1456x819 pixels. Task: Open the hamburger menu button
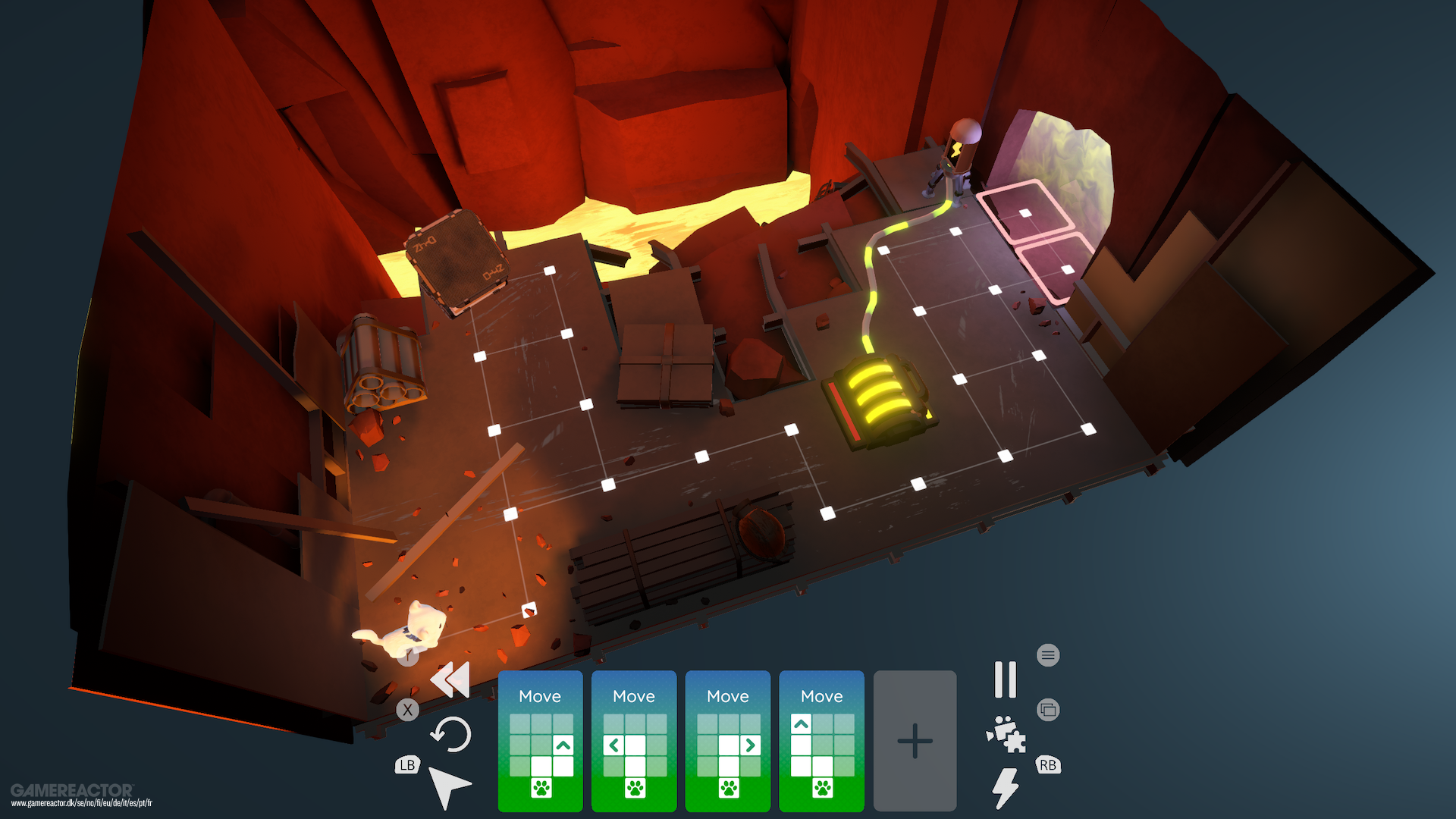[1048, 655]
